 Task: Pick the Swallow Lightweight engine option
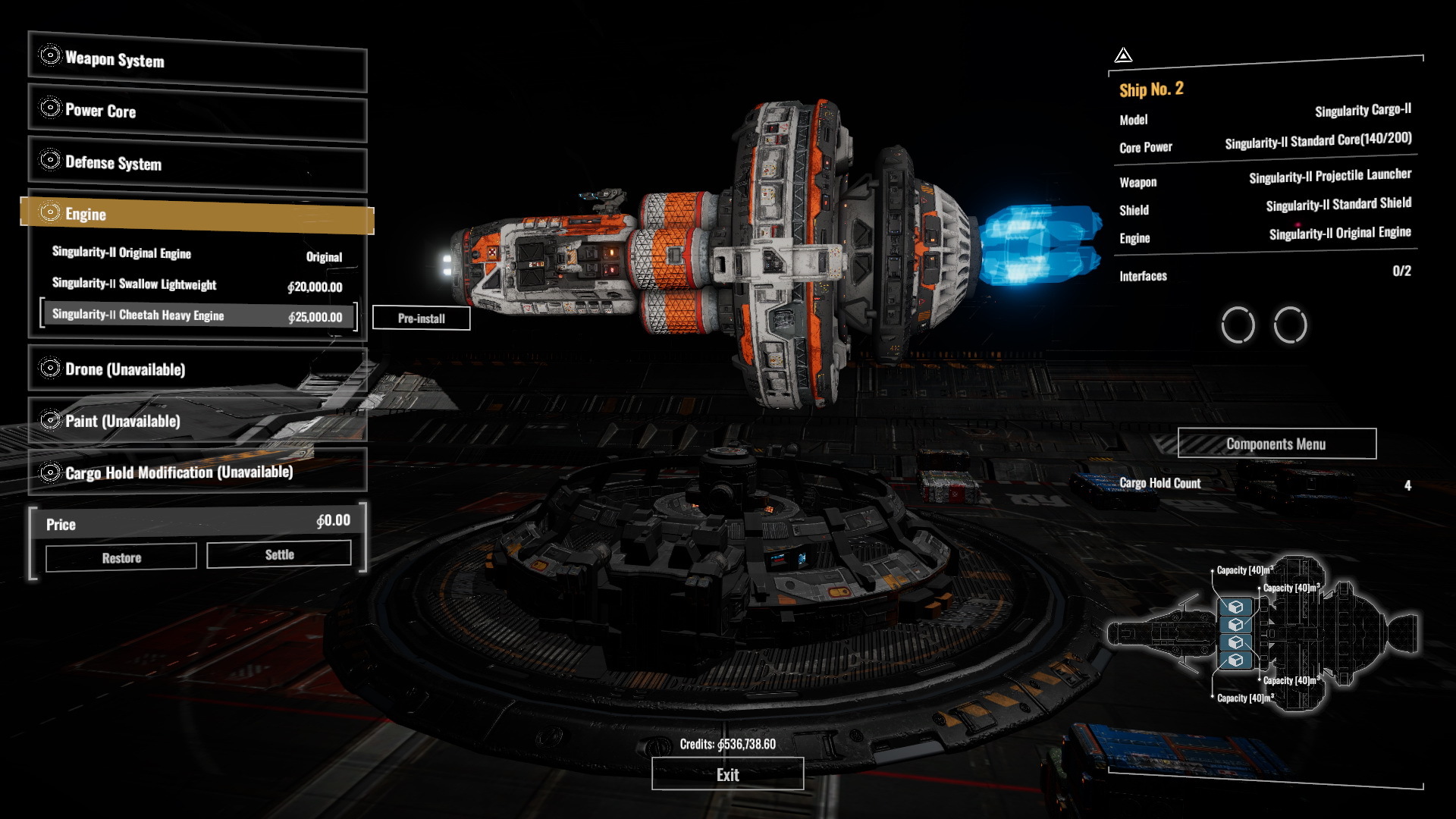tap(197, 285)
